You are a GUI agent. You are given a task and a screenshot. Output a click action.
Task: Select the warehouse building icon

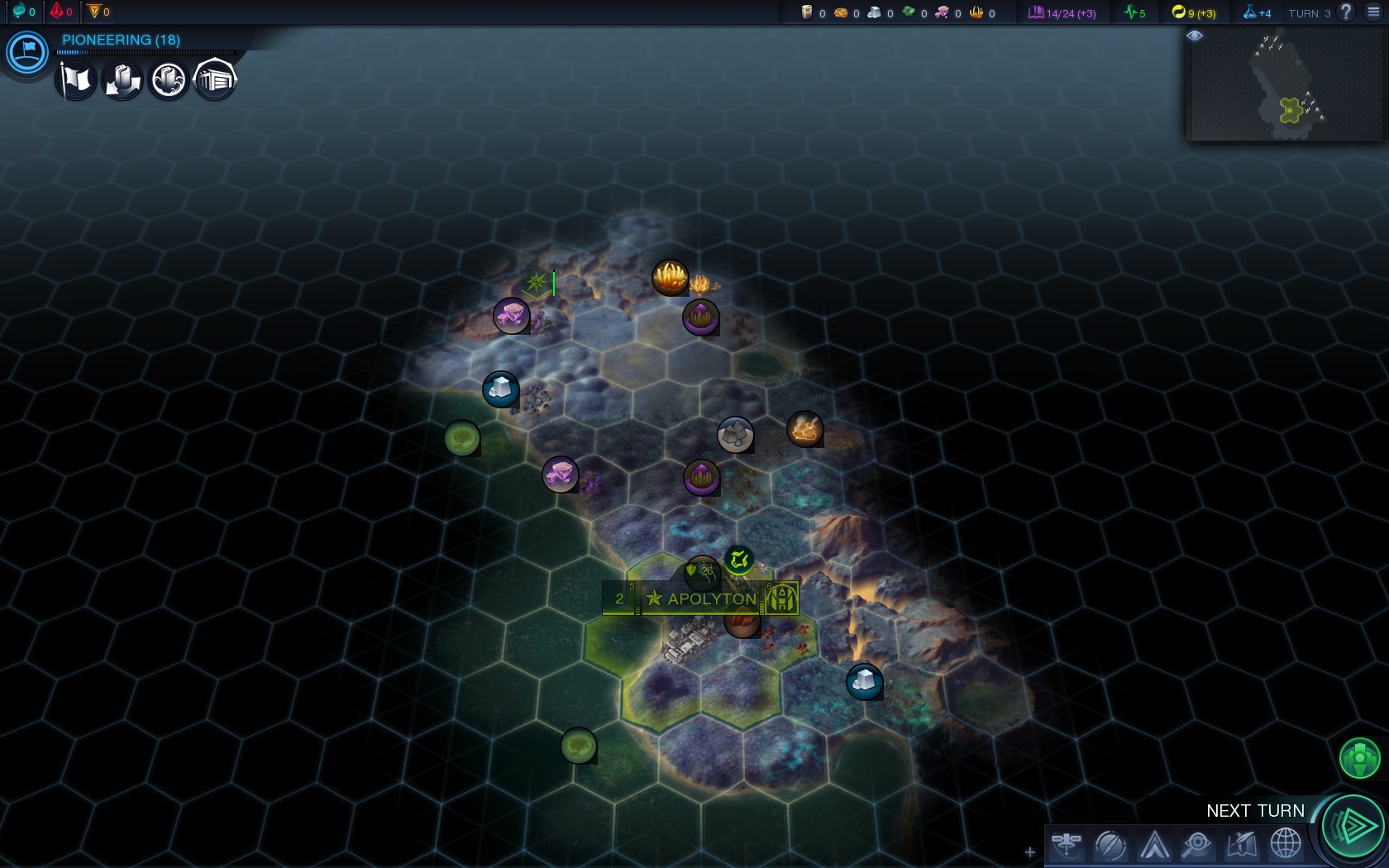[215, 80]
